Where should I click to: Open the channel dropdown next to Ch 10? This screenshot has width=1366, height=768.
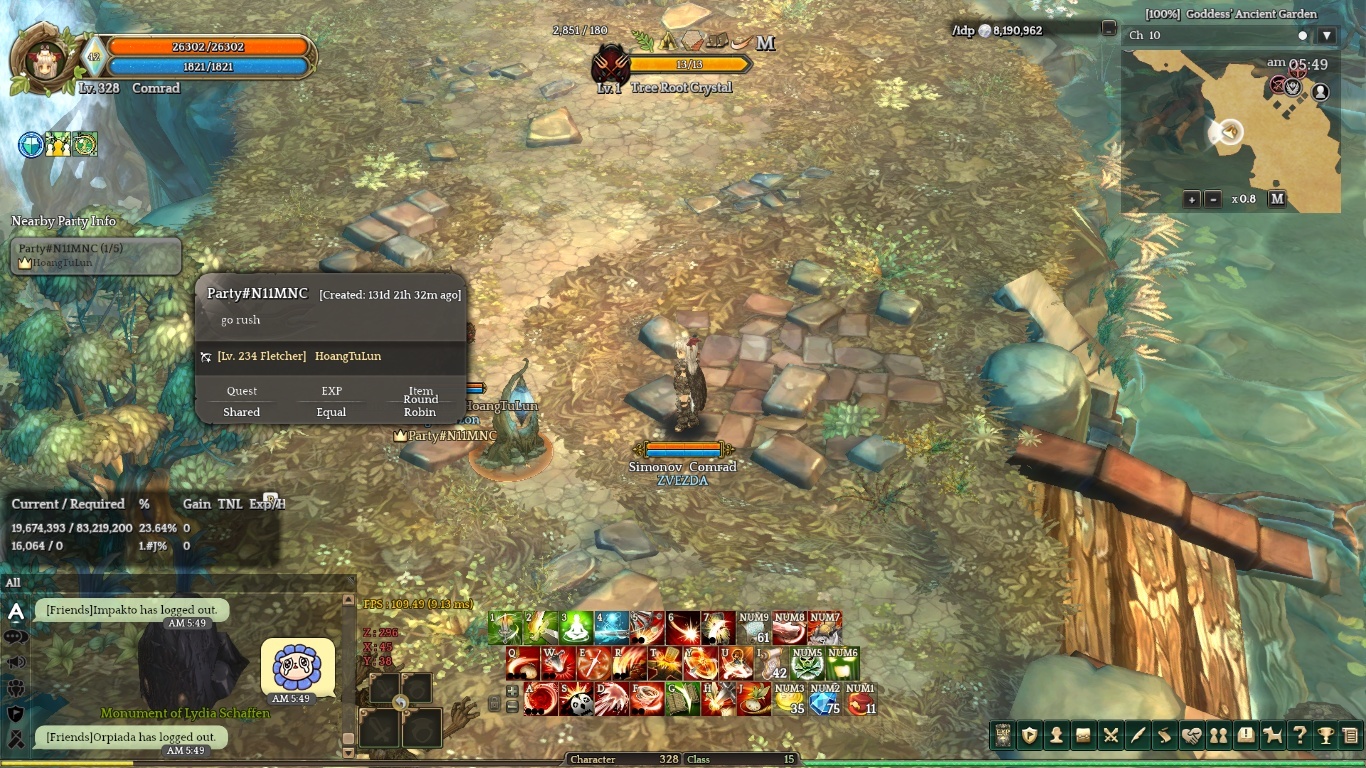1327,36
